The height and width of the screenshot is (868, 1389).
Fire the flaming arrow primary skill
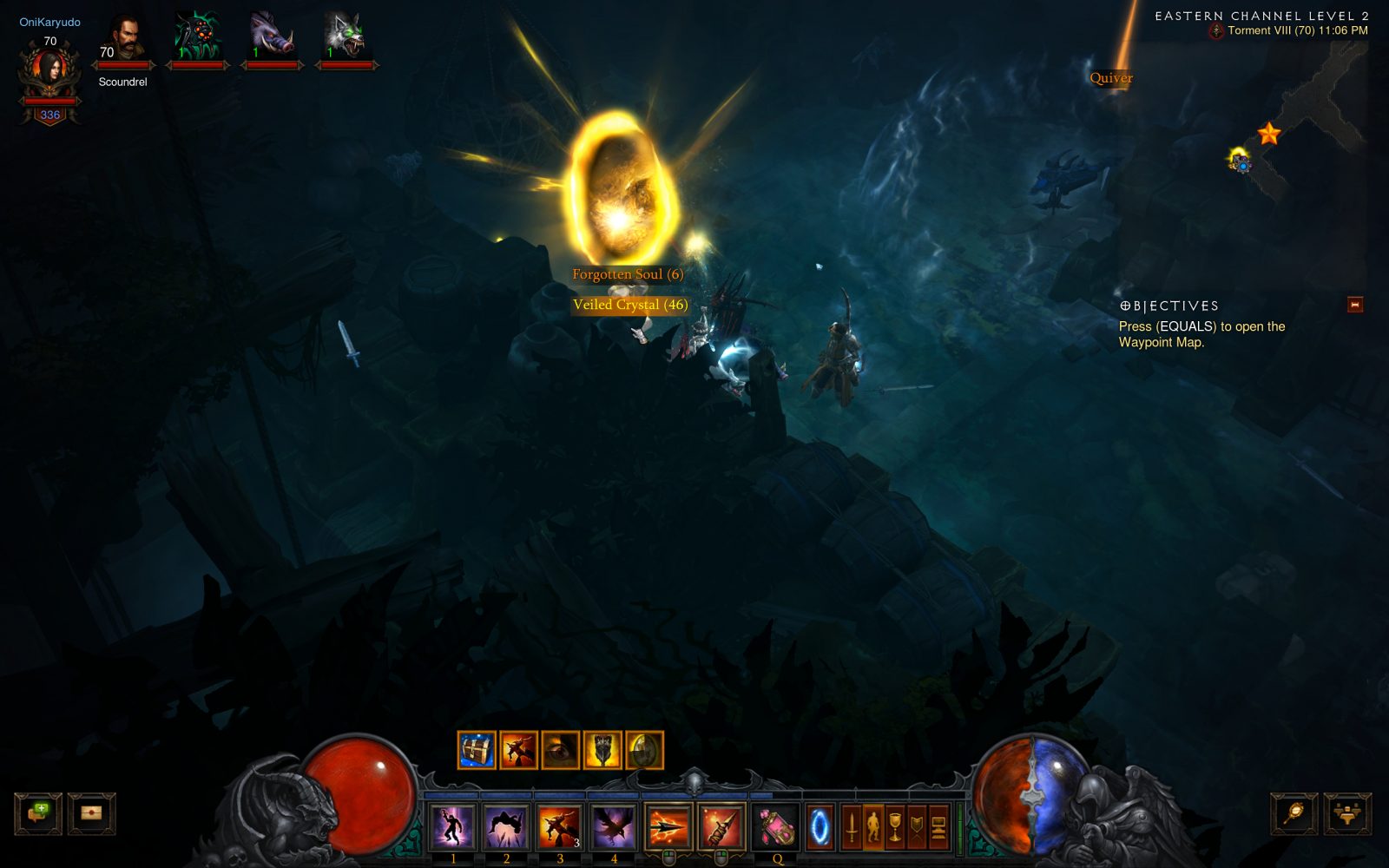668,826
